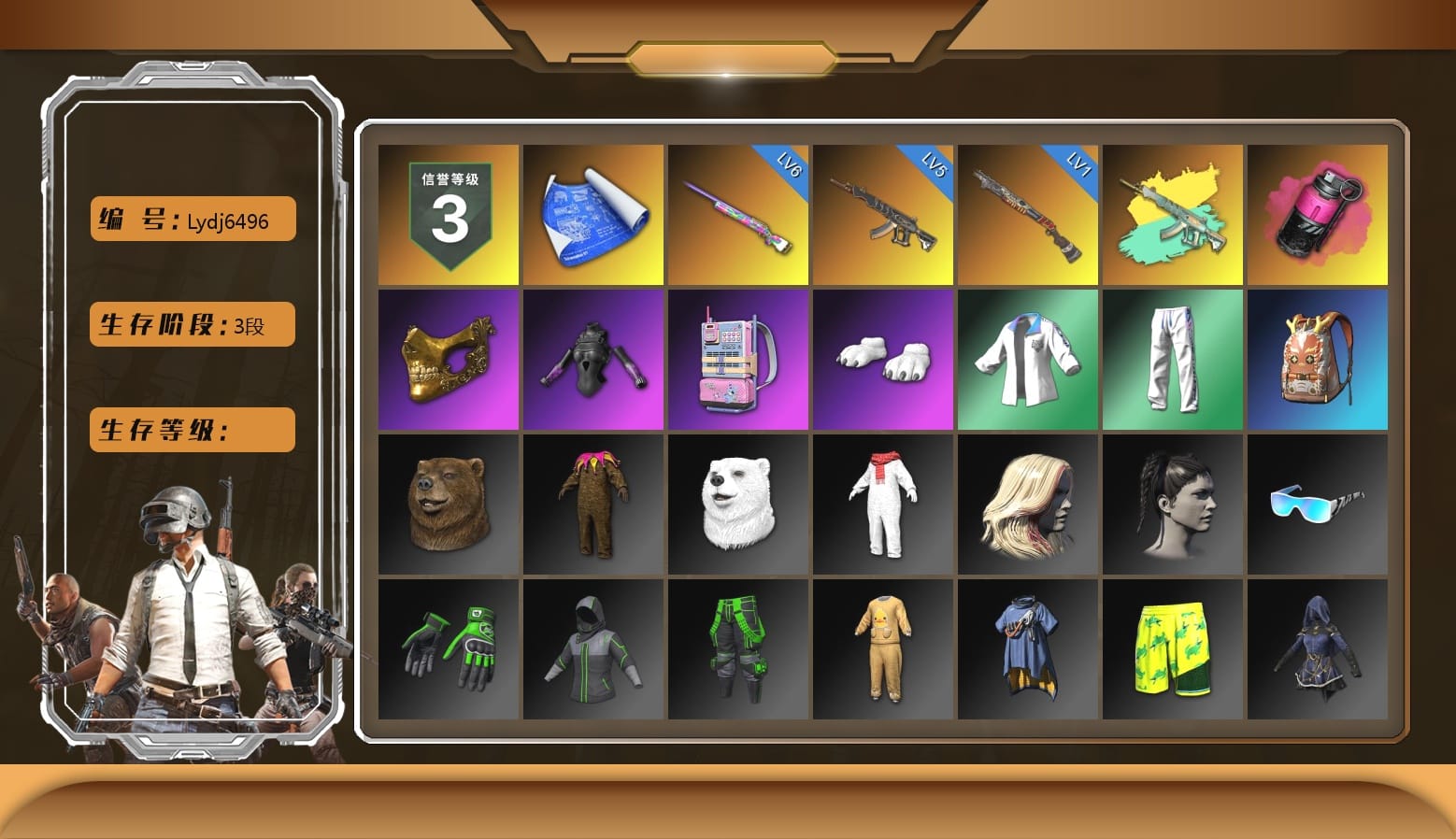View the blonde hairstyle item
Screen dimensions: 1456x839
tap(1028, 505)
